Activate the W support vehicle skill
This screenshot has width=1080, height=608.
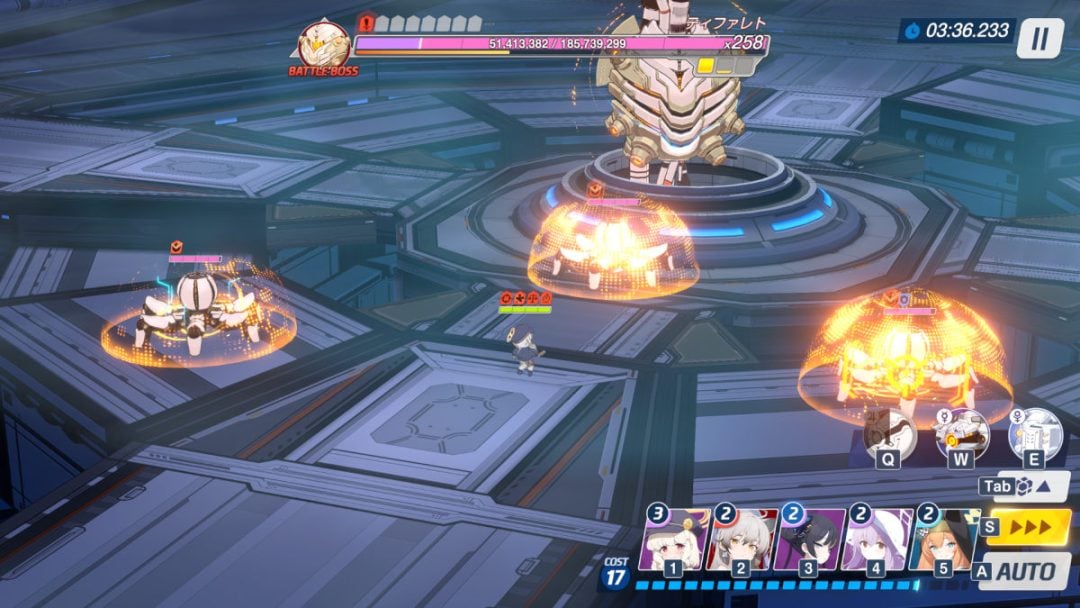point(962,433)
